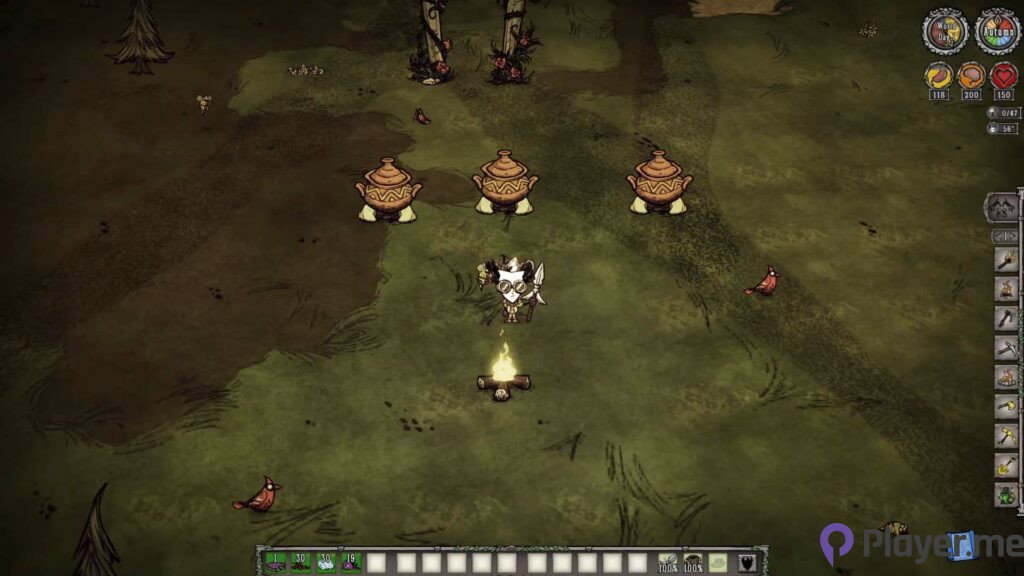Choose the hammer crafting recipe
Image resolution: width=1024 pixels, height=576 pixels.
pos(1006,407)
